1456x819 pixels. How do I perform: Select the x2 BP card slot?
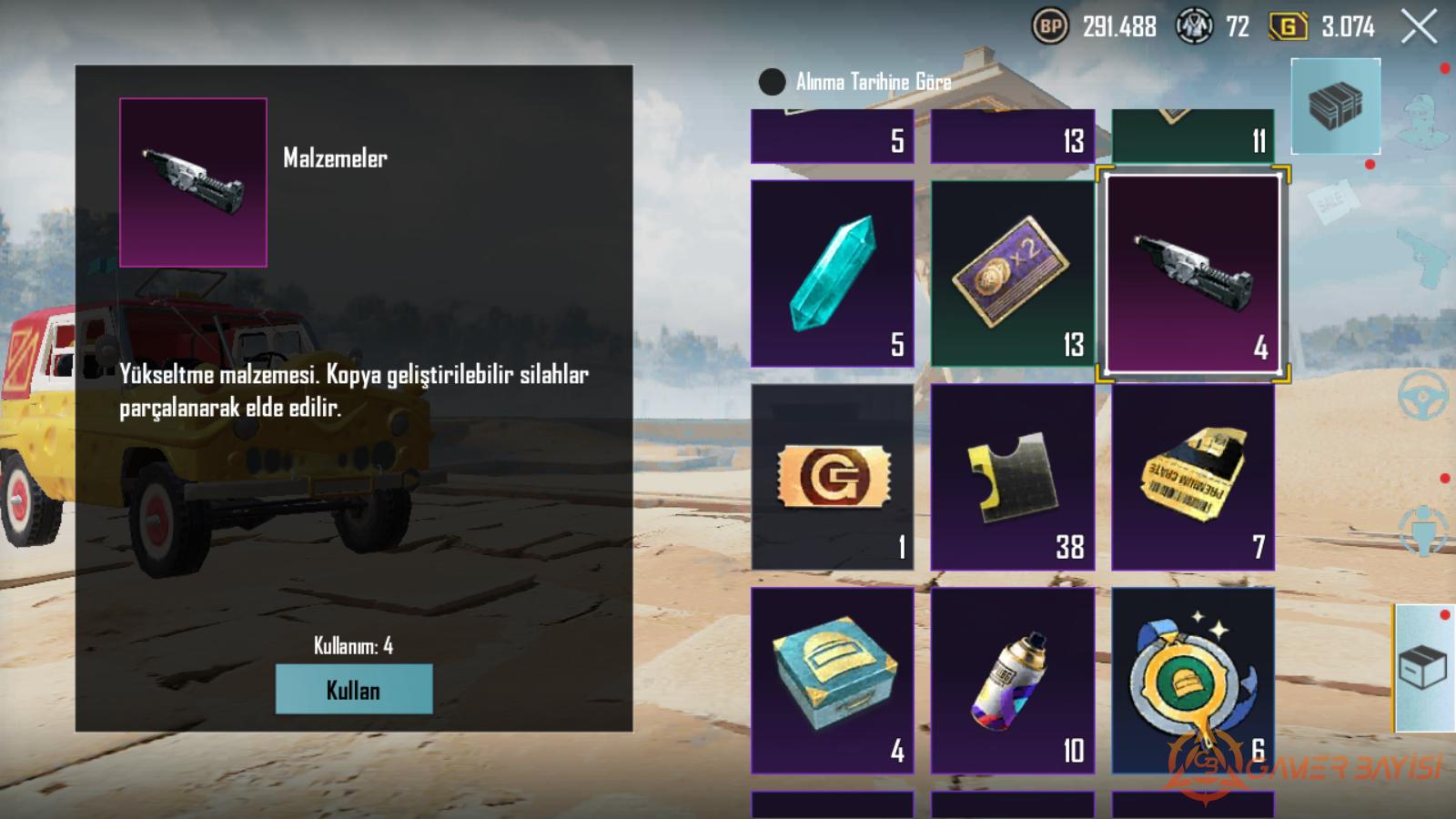click(1012, 273)
